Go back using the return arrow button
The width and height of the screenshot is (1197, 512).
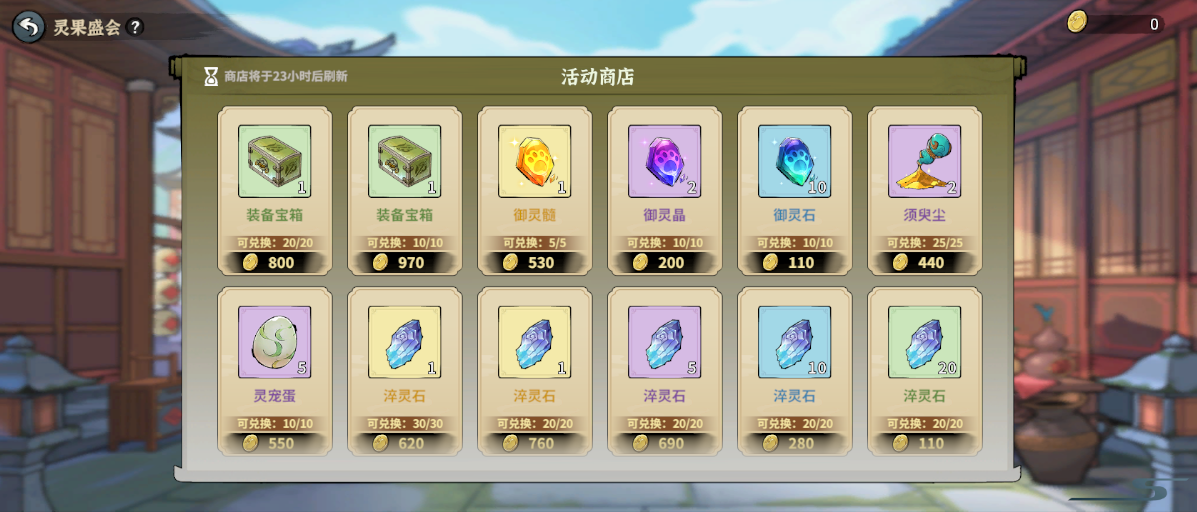(x=29, y=26)
